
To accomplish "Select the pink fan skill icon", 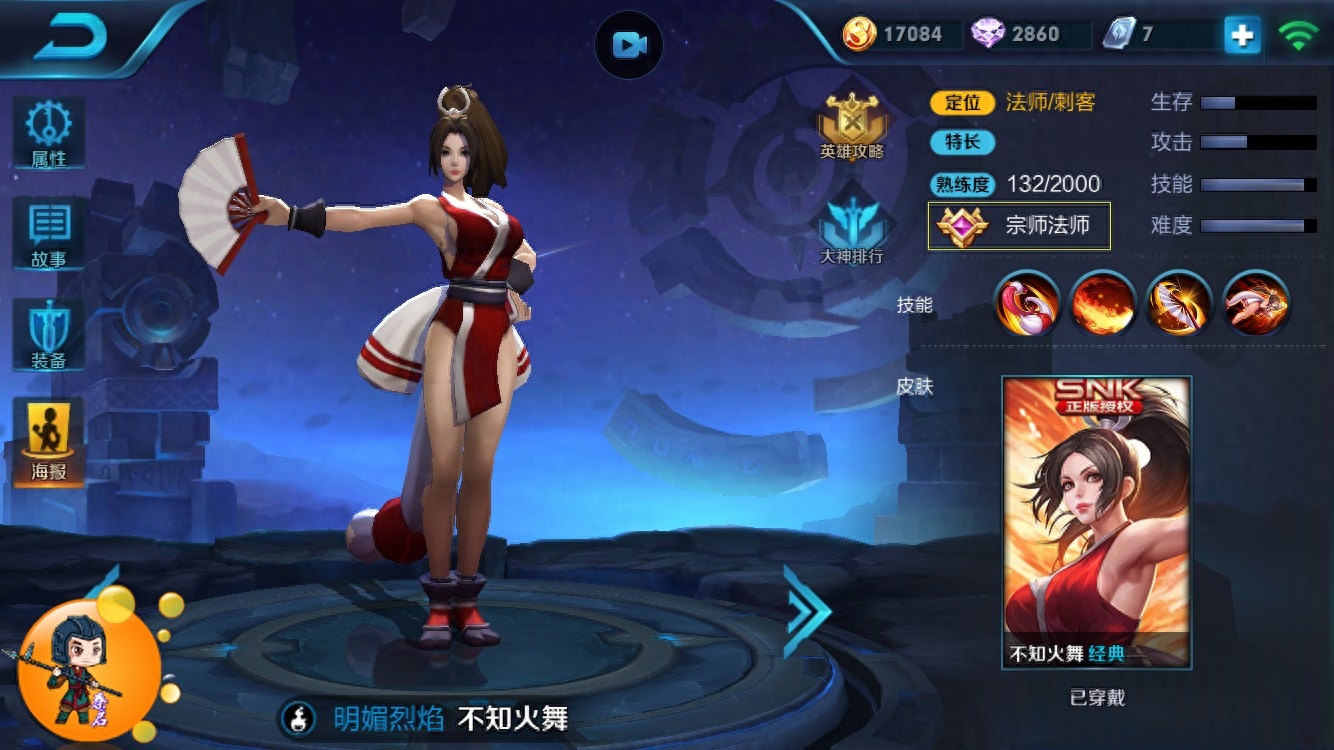I will pyautogui.click(x=1028, y=303).
